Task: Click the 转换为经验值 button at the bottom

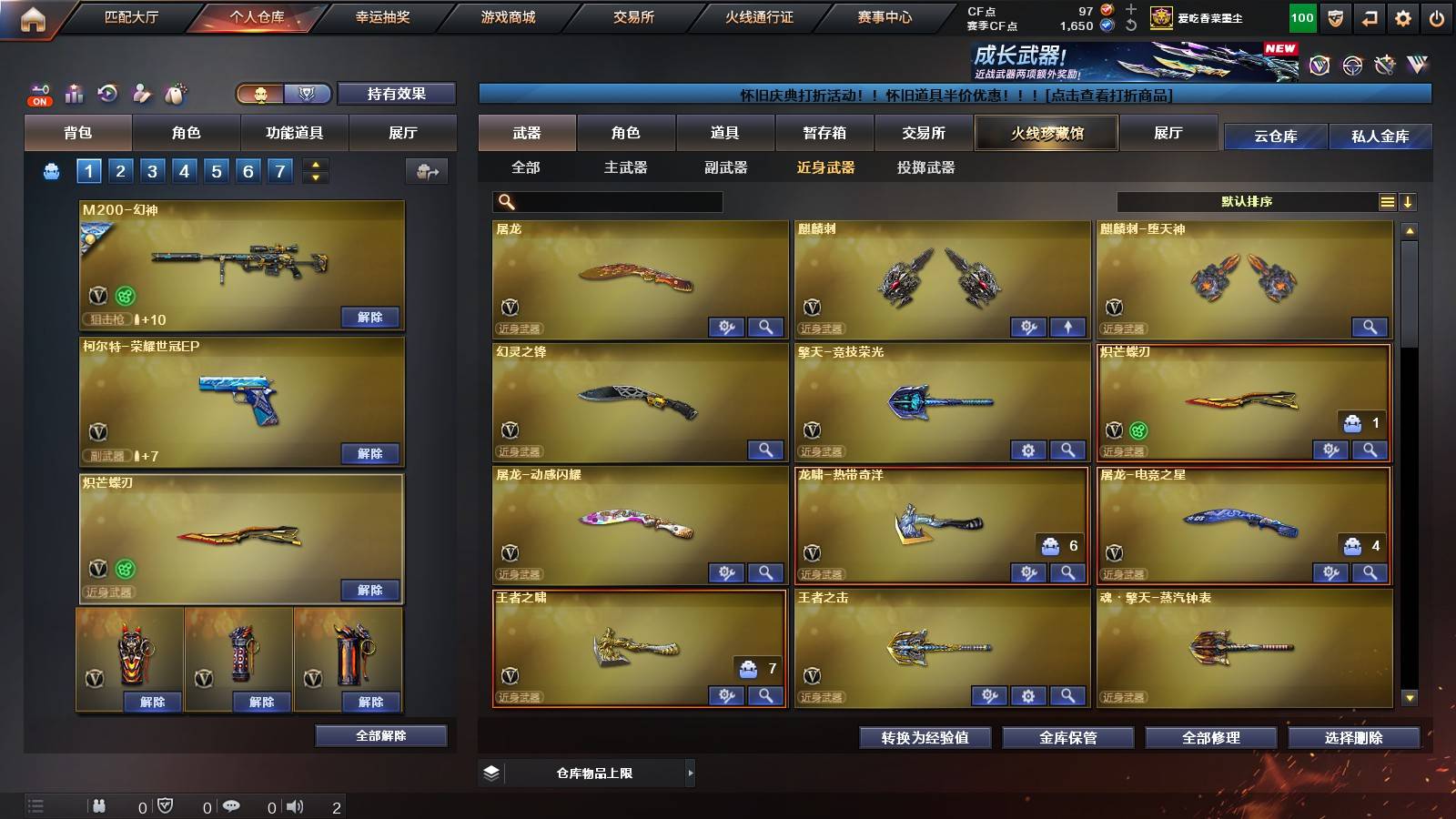Action: [x=925, y=738]
